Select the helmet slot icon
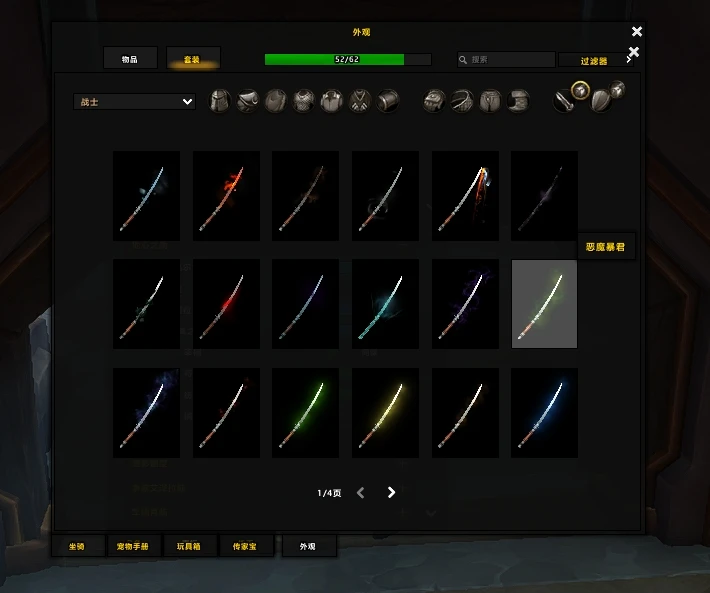The width and height of the screenshot is (710, 593). coord(220,101)
